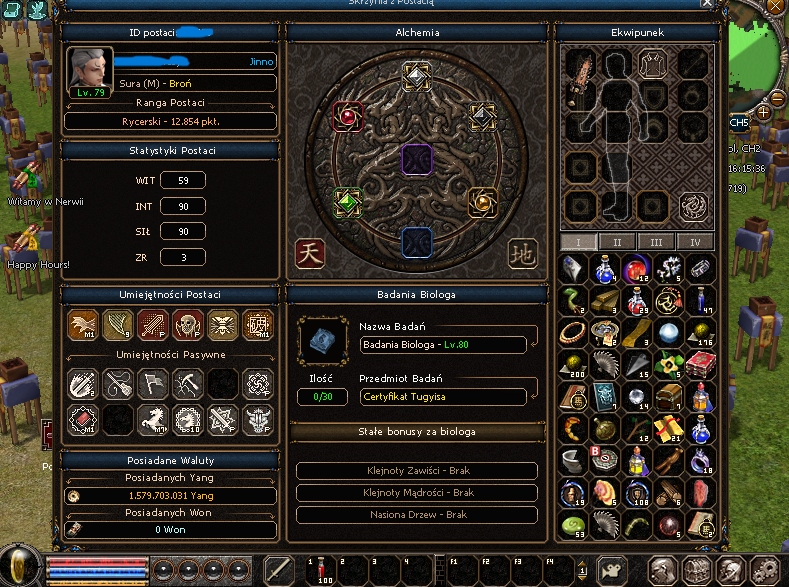Screen dimensions: 789x587
Task: Open inventory page III
Action: pos(656,242)
